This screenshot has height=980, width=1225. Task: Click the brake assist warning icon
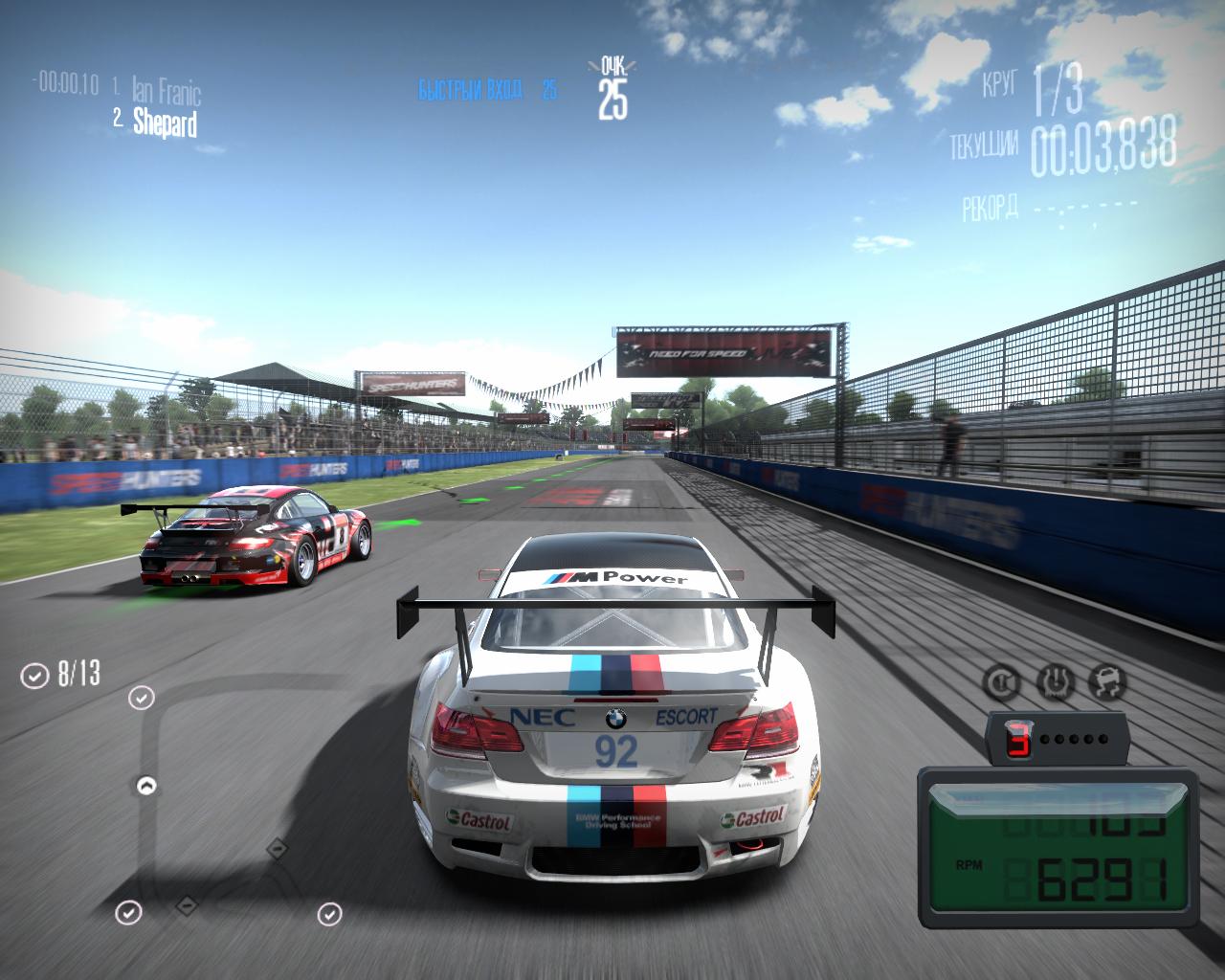coord(1002,683)
